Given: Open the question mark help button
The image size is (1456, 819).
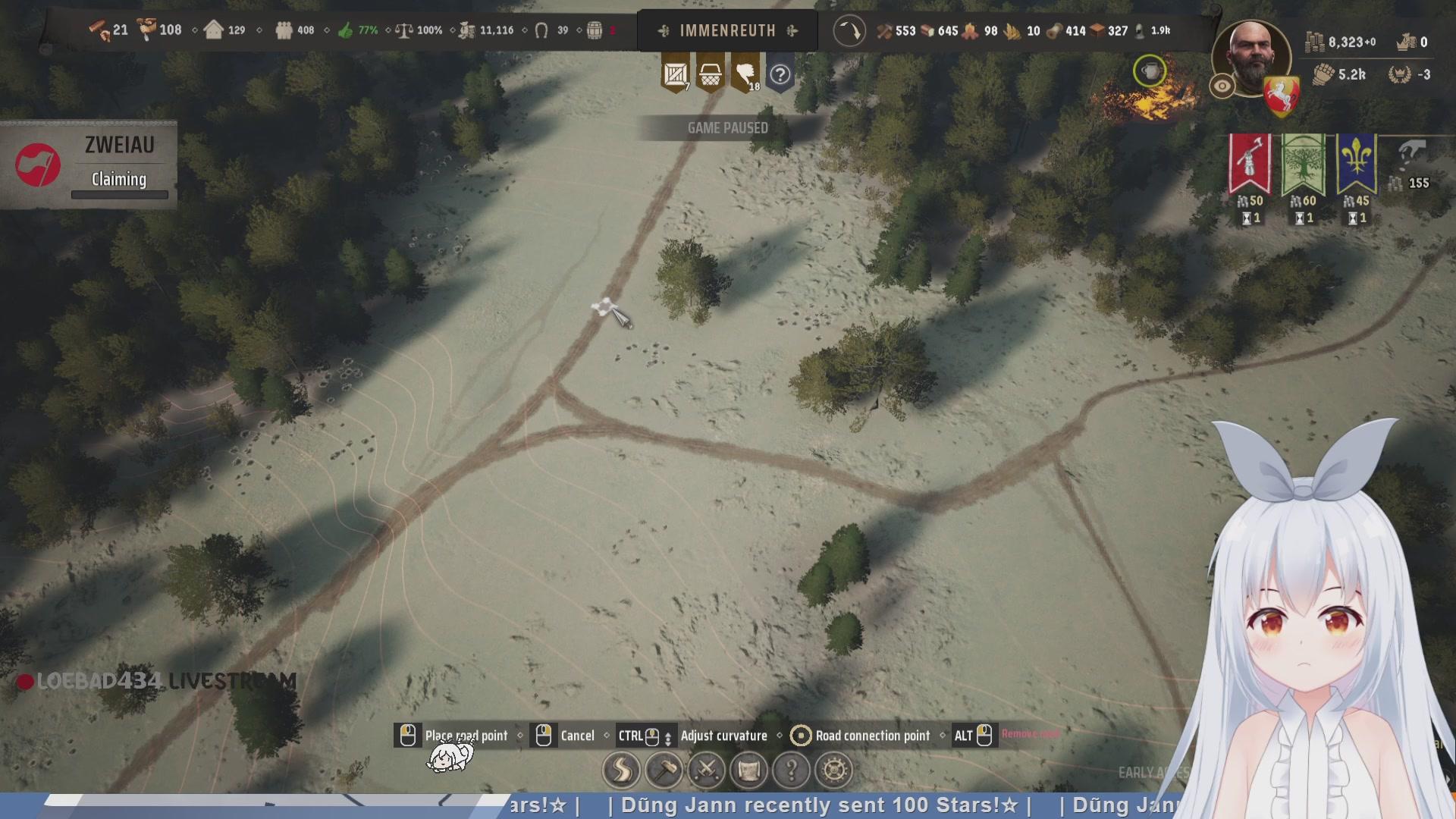Looking at the screenshot, I should [x=792, y=770].
